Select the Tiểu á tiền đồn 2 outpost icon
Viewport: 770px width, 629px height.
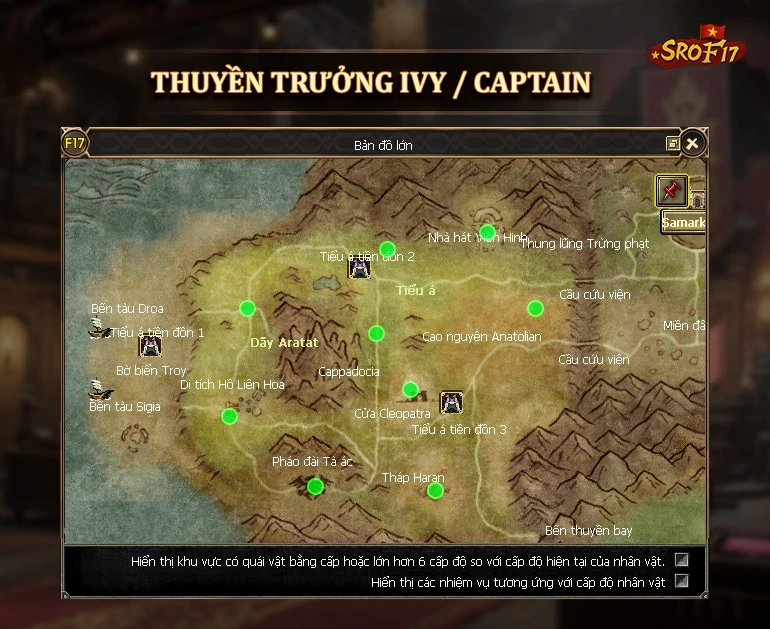(x=359, y=268)
